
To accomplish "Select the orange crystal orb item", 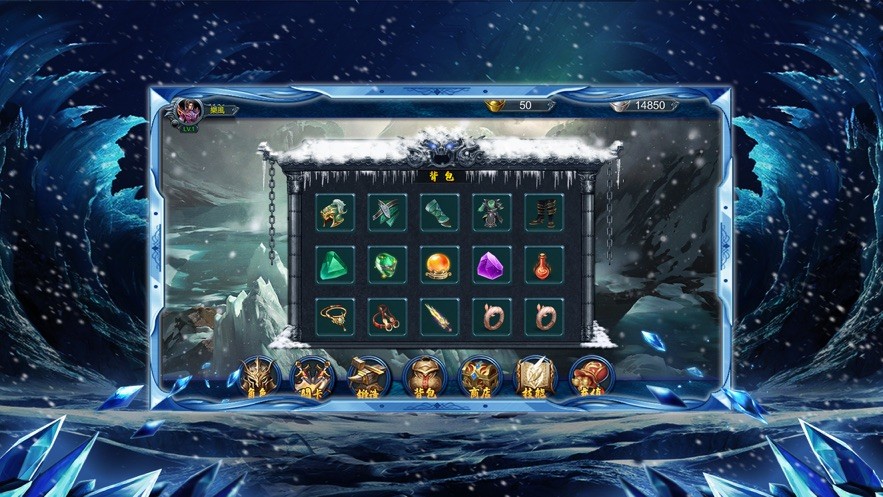I will [440, 264].
